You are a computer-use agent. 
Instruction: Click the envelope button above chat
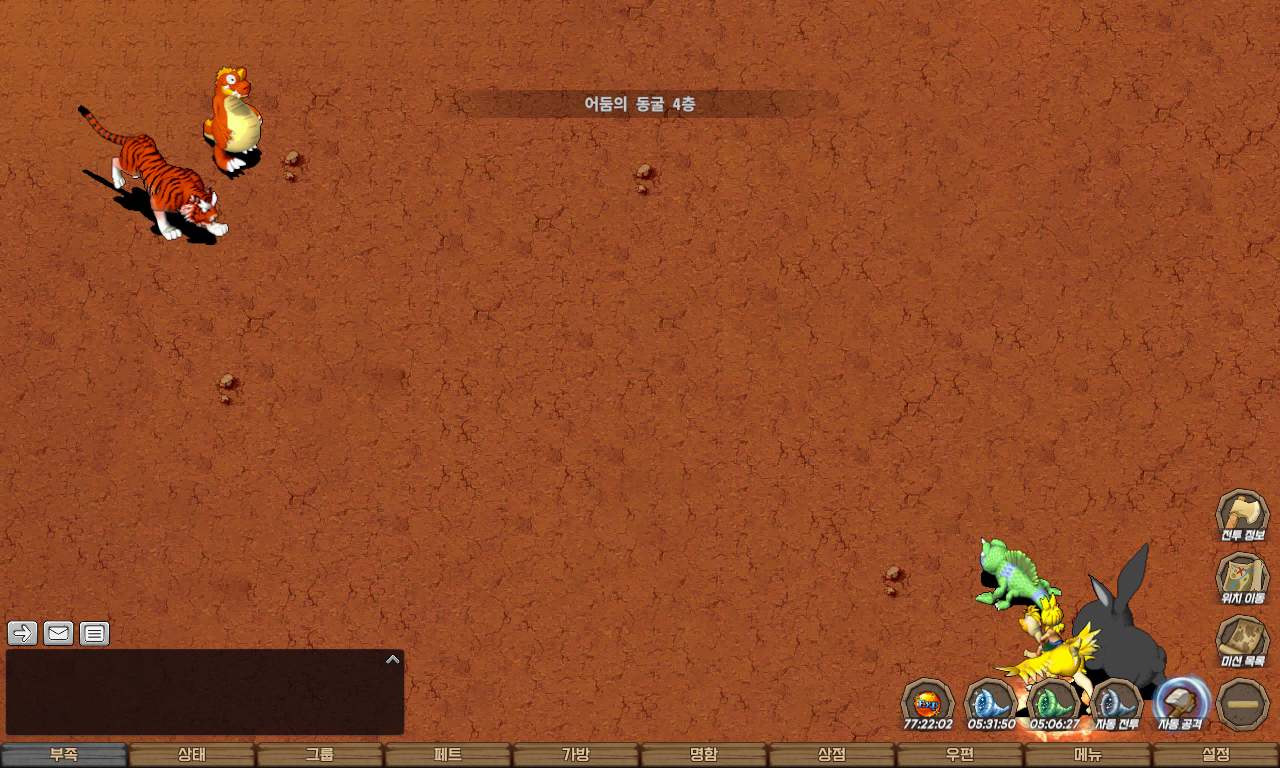pos(58,633)
